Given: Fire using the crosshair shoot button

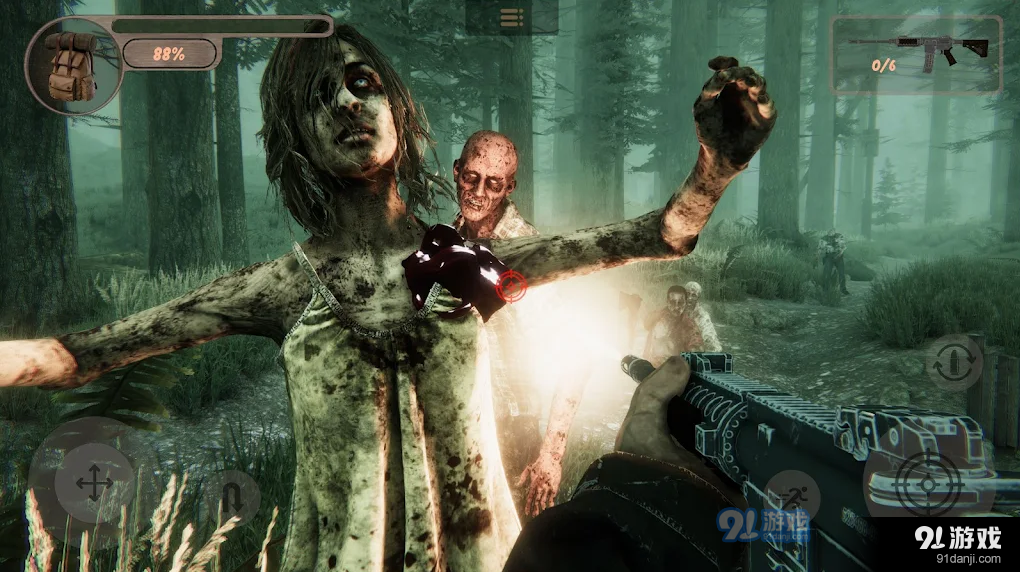Looking at the screenshot, I should click(928, 487).
